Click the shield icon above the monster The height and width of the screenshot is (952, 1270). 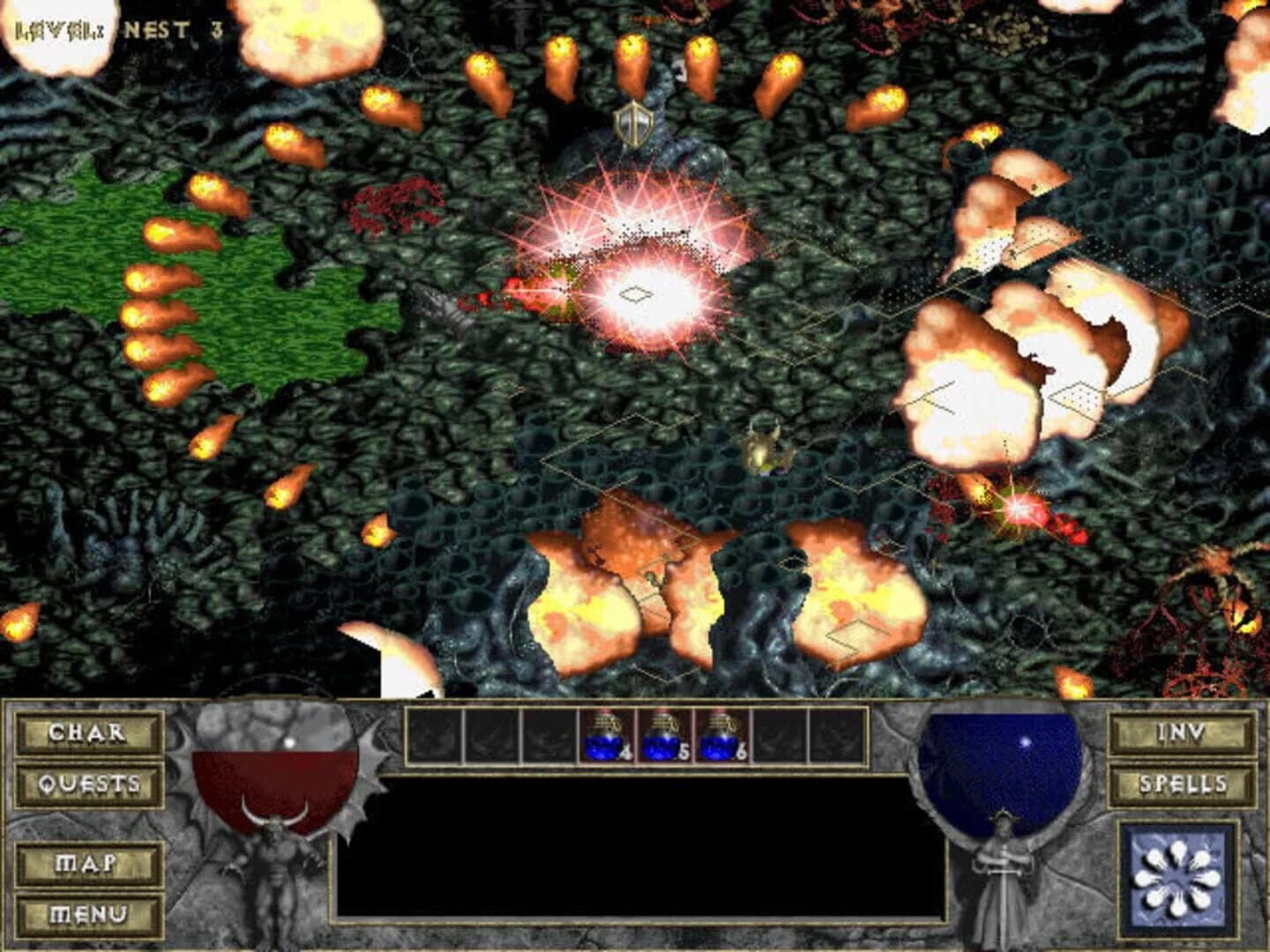click(x=633, y=123)
